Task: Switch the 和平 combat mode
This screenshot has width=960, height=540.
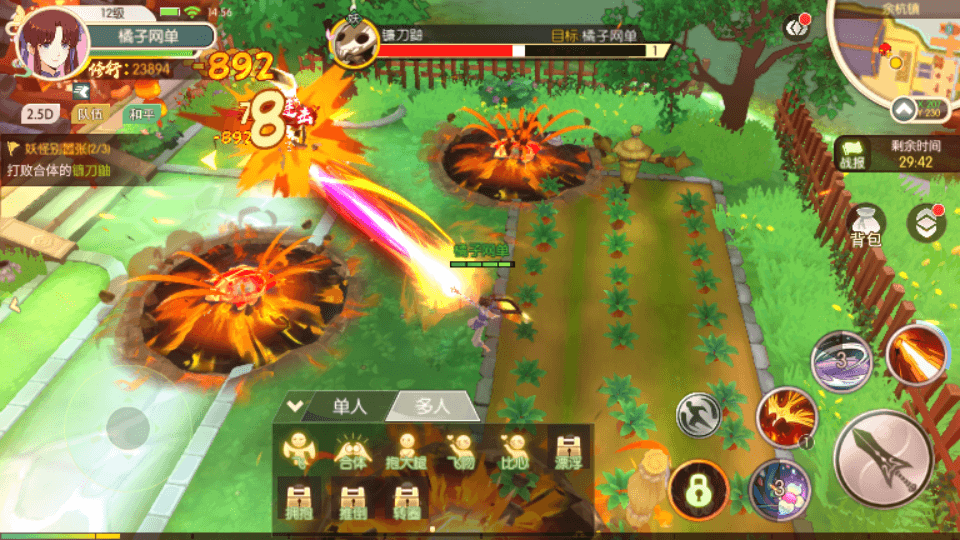Action: [139, 114]
